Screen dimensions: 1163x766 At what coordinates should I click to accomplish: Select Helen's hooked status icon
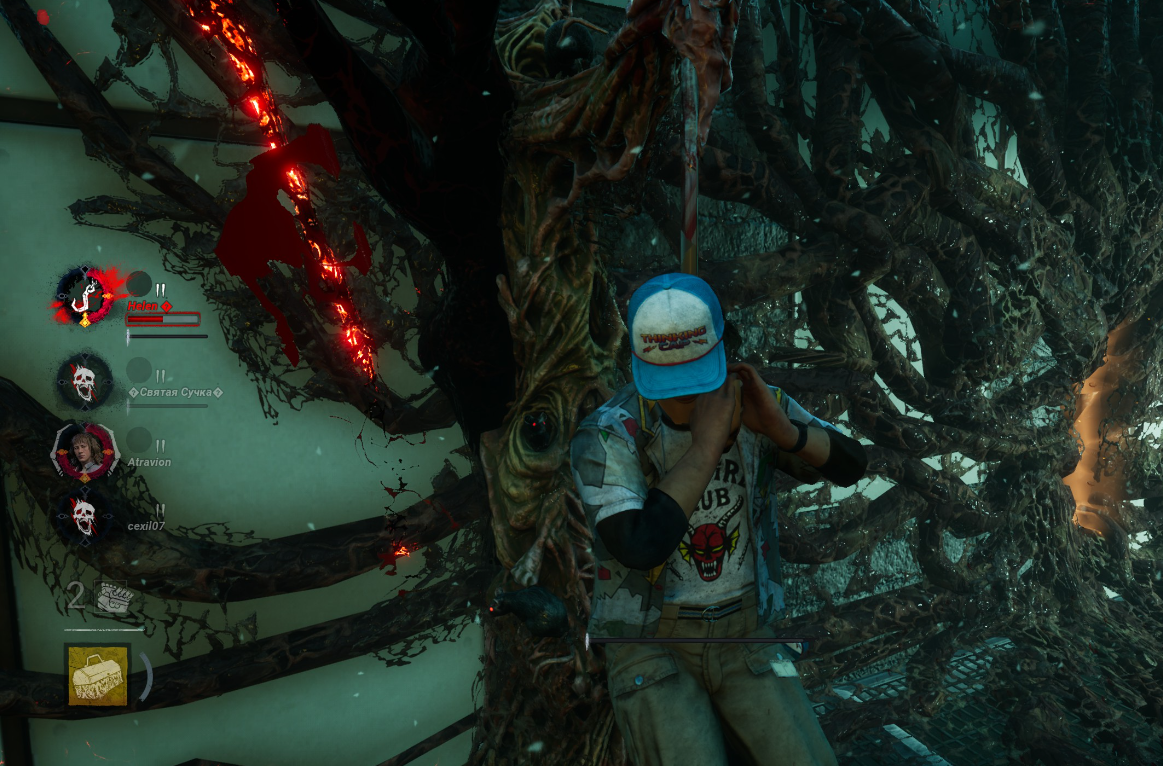(85, 296)
